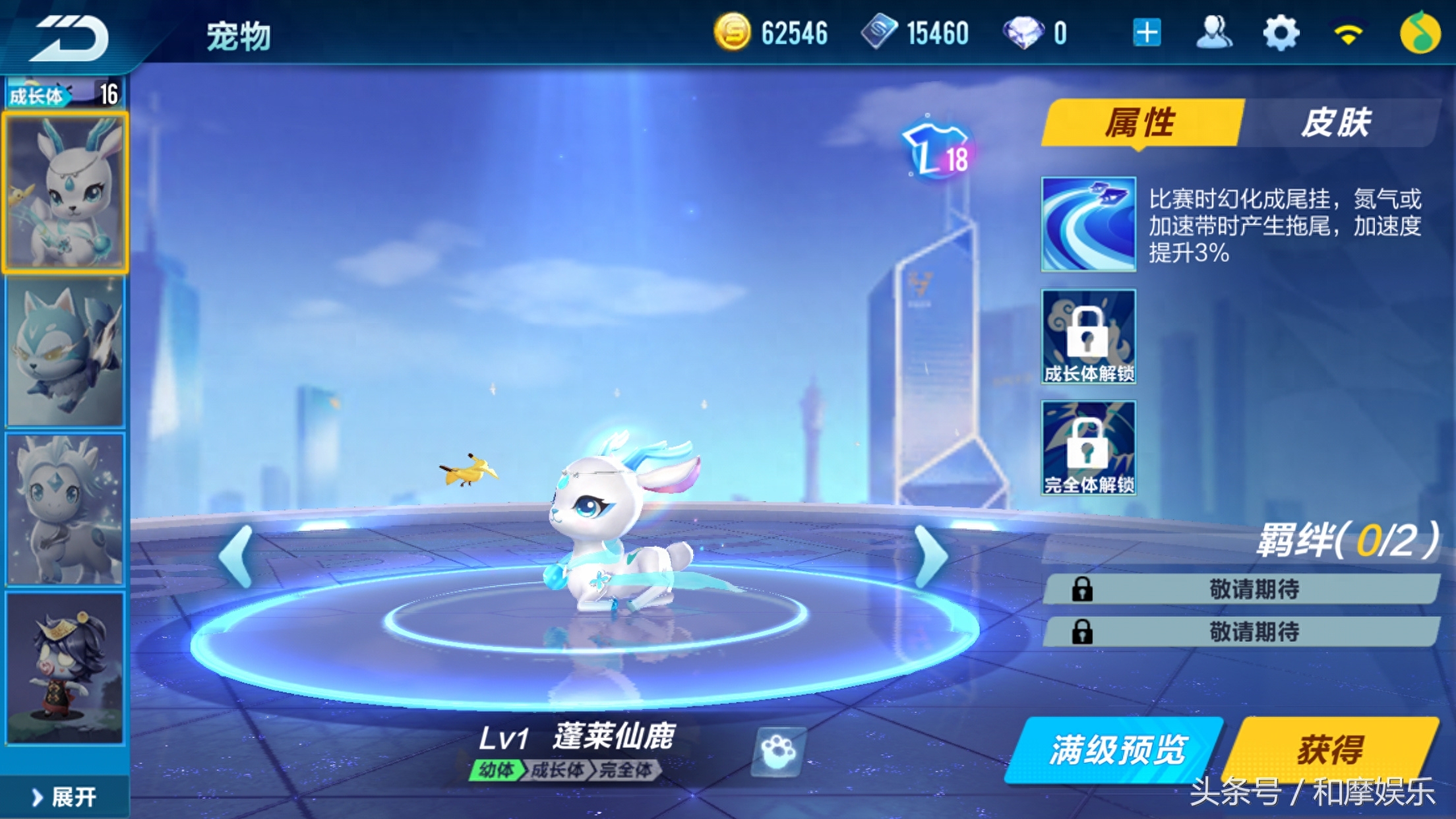View the tail trail skill icon
The height and width of the screenshot is (819, 1456).
1088,224
